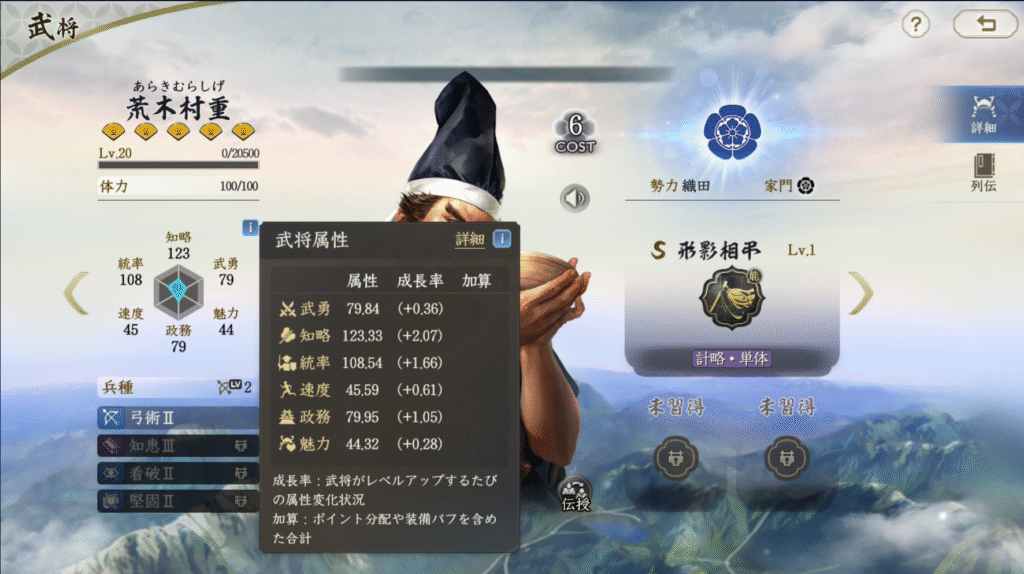Show the next general with right arrow

(861, 293)
